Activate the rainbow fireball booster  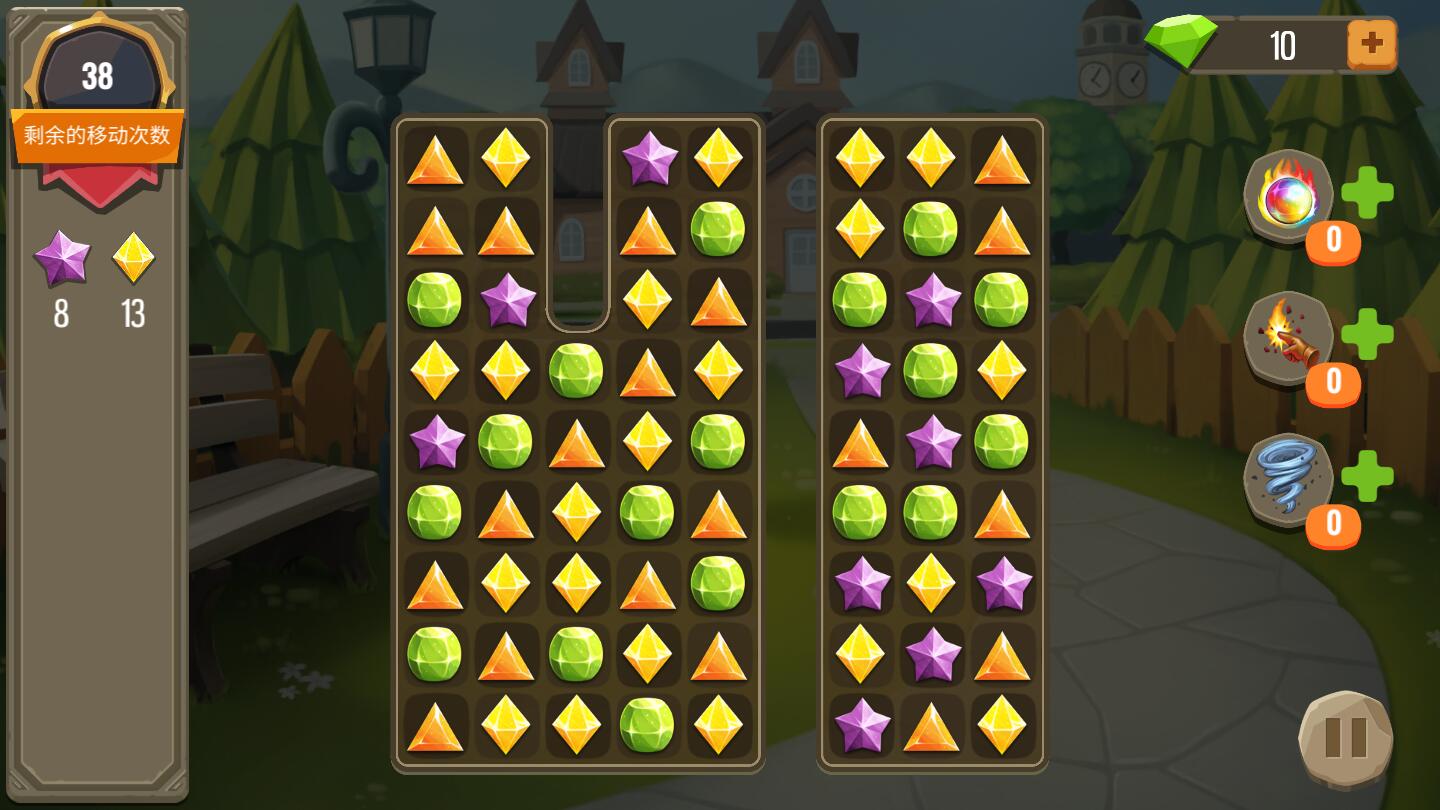click(x=1288, y=197)
